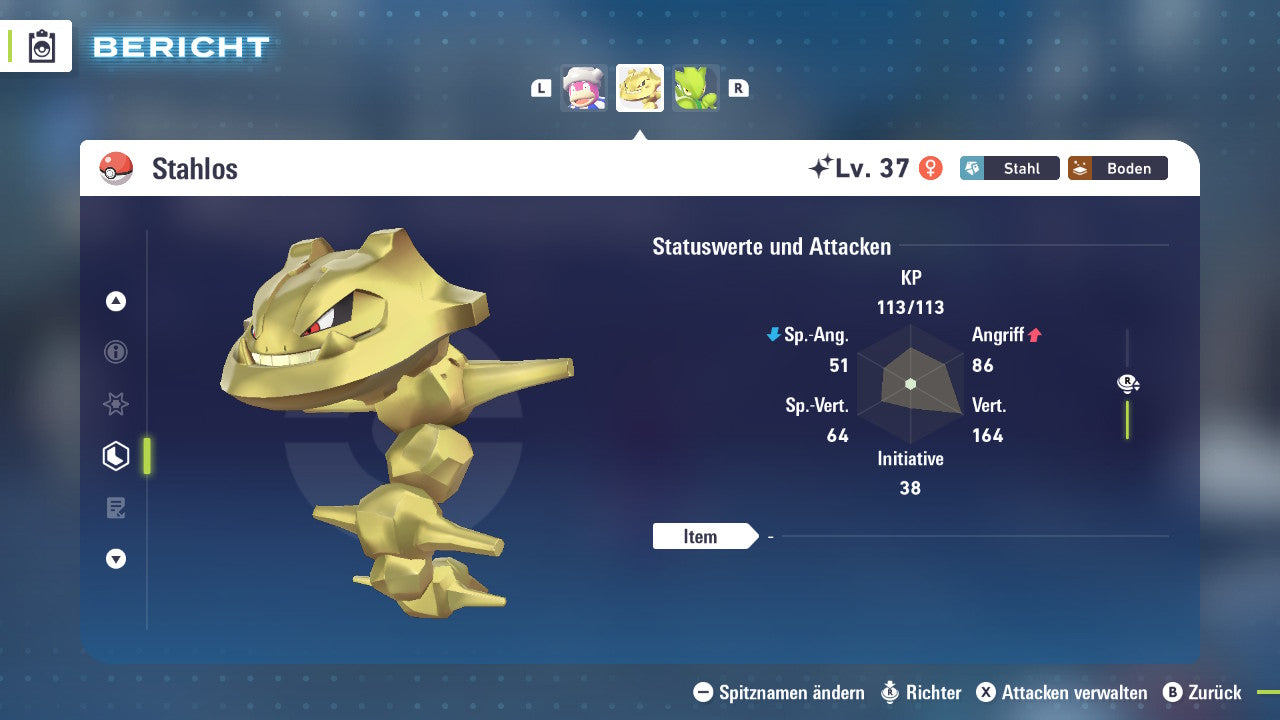Select the golden Stahlos party thumbnail

point(640,88)
